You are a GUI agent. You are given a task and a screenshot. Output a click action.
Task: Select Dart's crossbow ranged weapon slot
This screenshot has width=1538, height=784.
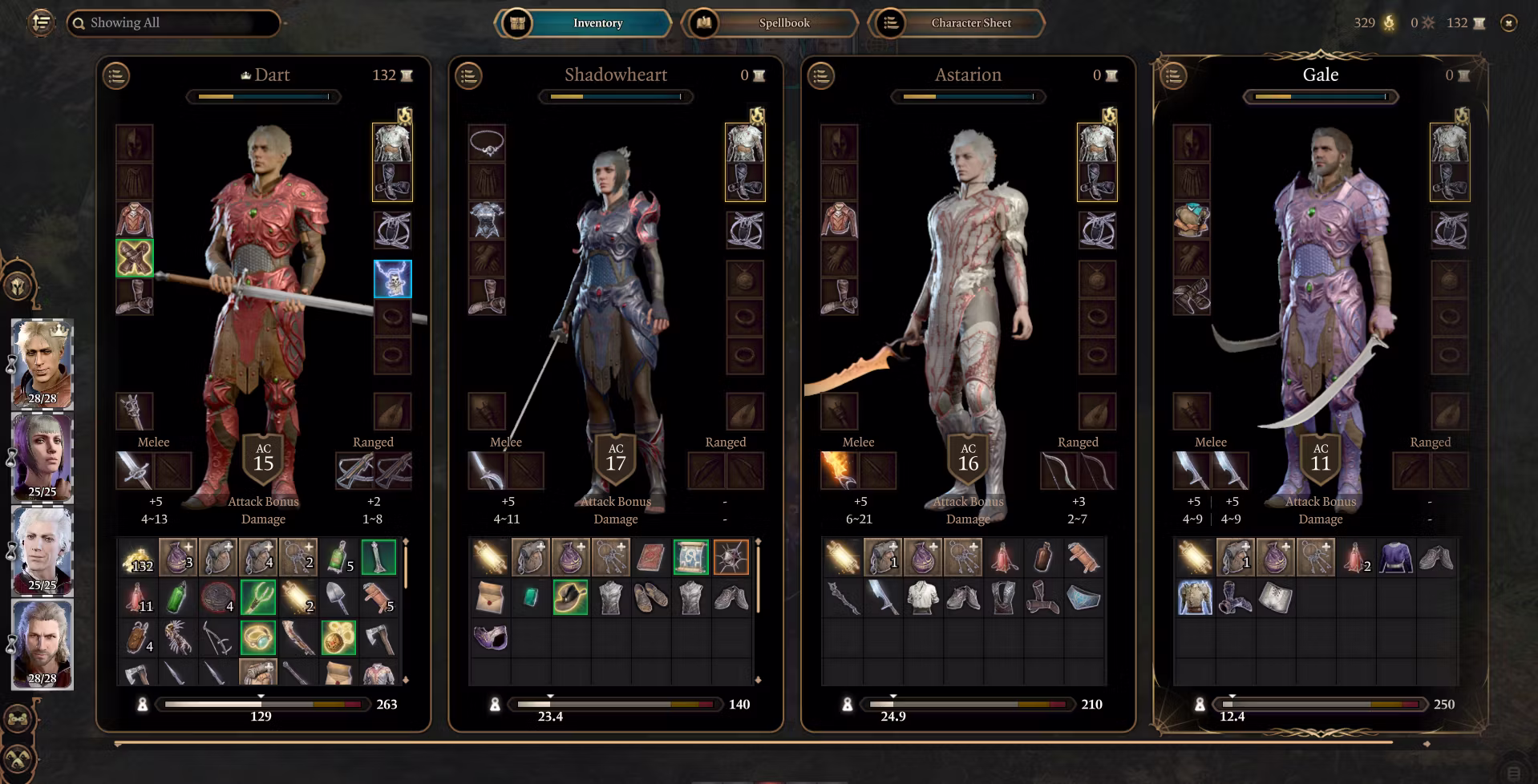pyautogui.click(x=354, y=471)
